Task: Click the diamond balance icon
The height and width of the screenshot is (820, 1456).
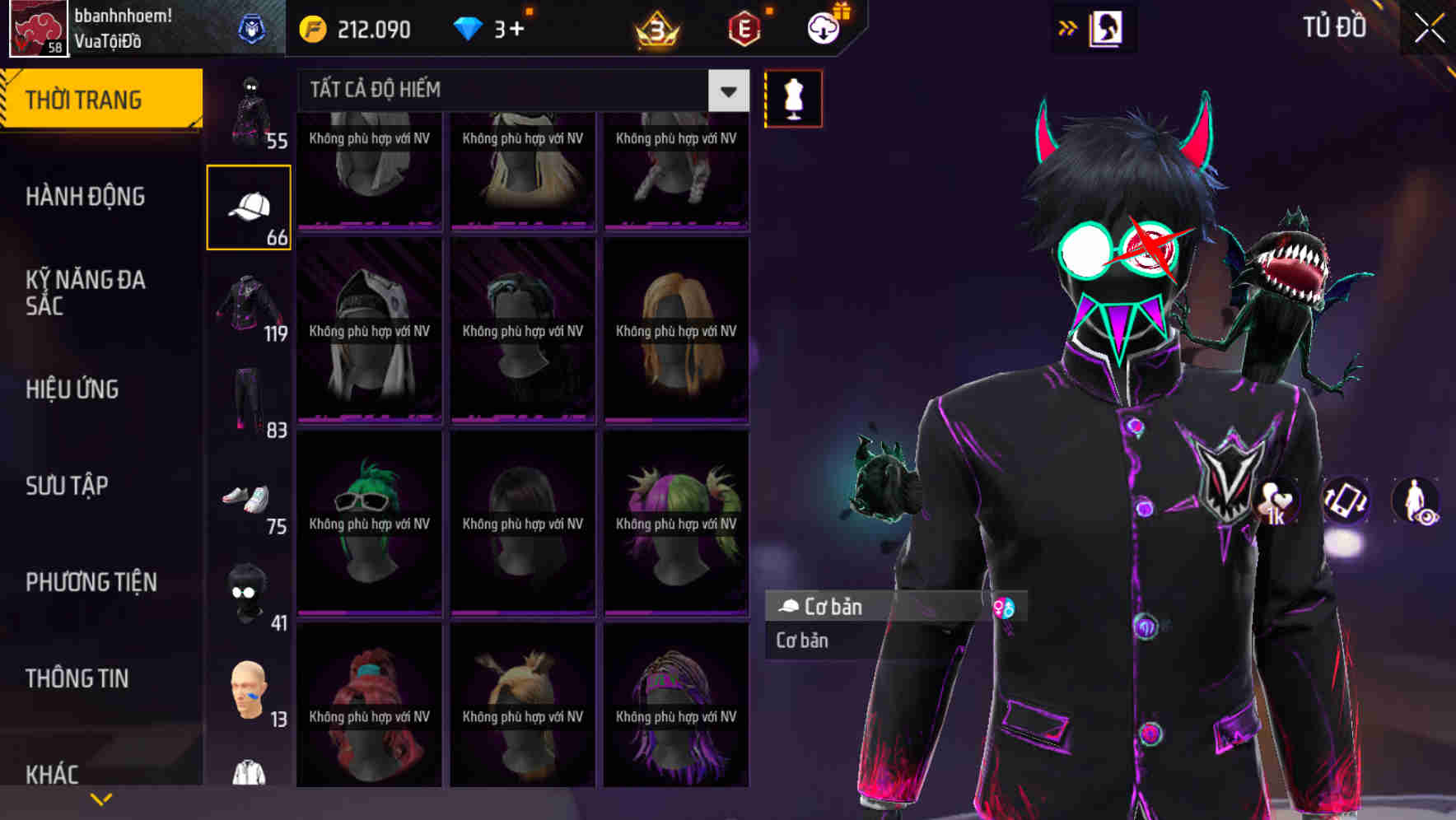Action: coord(469,27)
